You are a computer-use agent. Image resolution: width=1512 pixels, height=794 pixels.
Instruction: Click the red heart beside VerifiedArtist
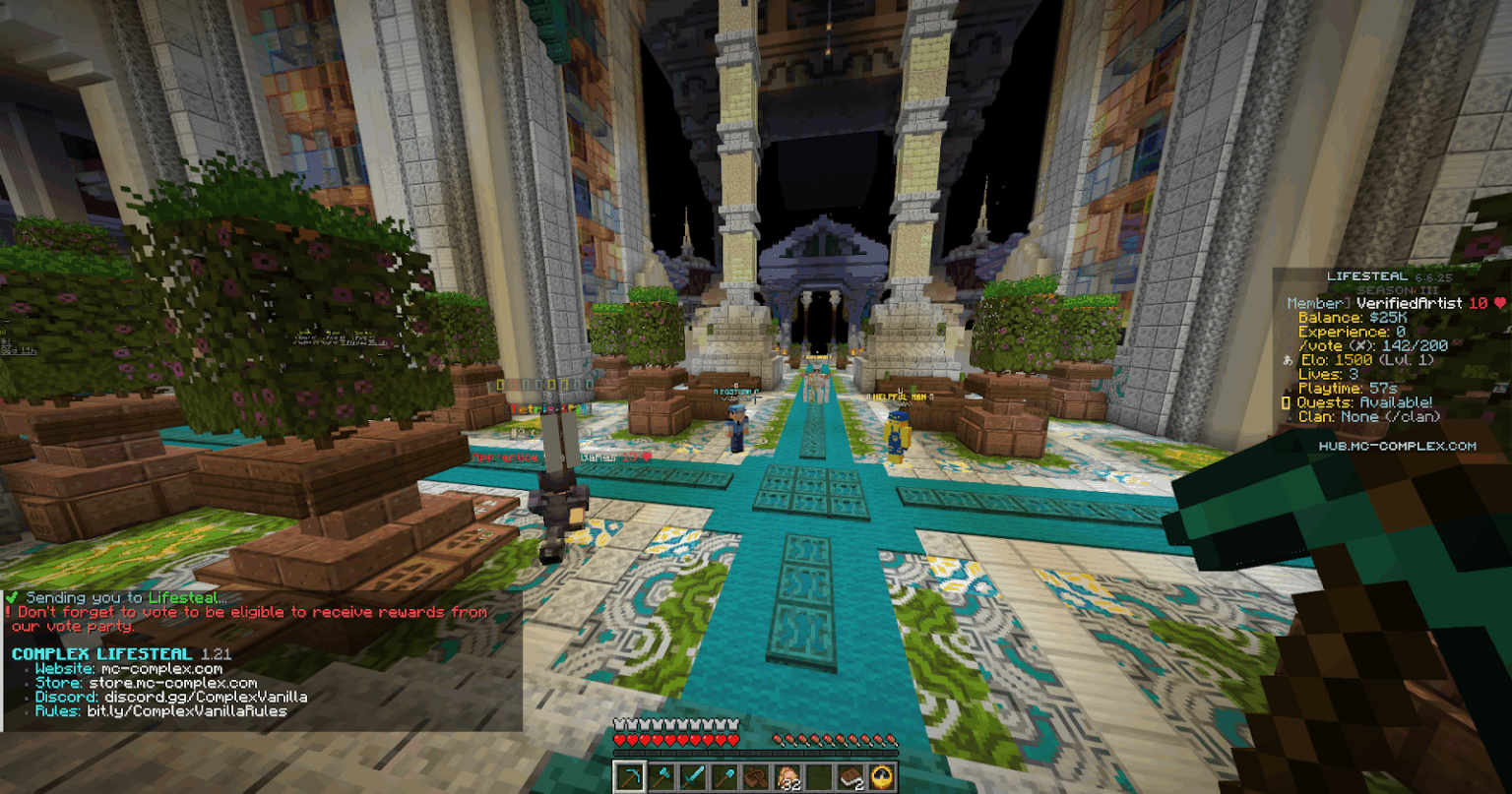pos(1498,303)
